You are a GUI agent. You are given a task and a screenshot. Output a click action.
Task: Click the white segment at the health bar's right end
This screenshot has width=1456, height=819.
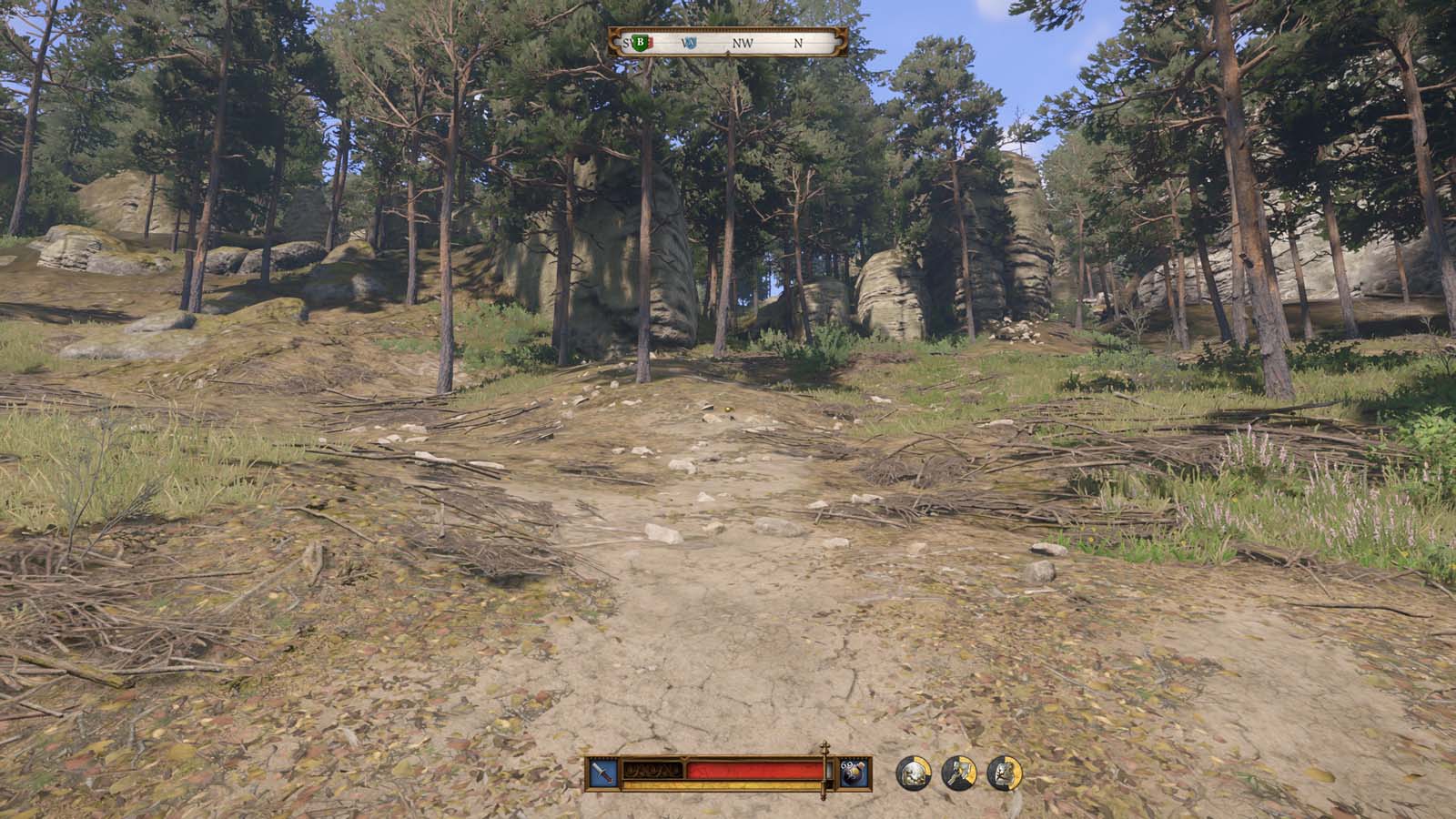coord(830,771)
